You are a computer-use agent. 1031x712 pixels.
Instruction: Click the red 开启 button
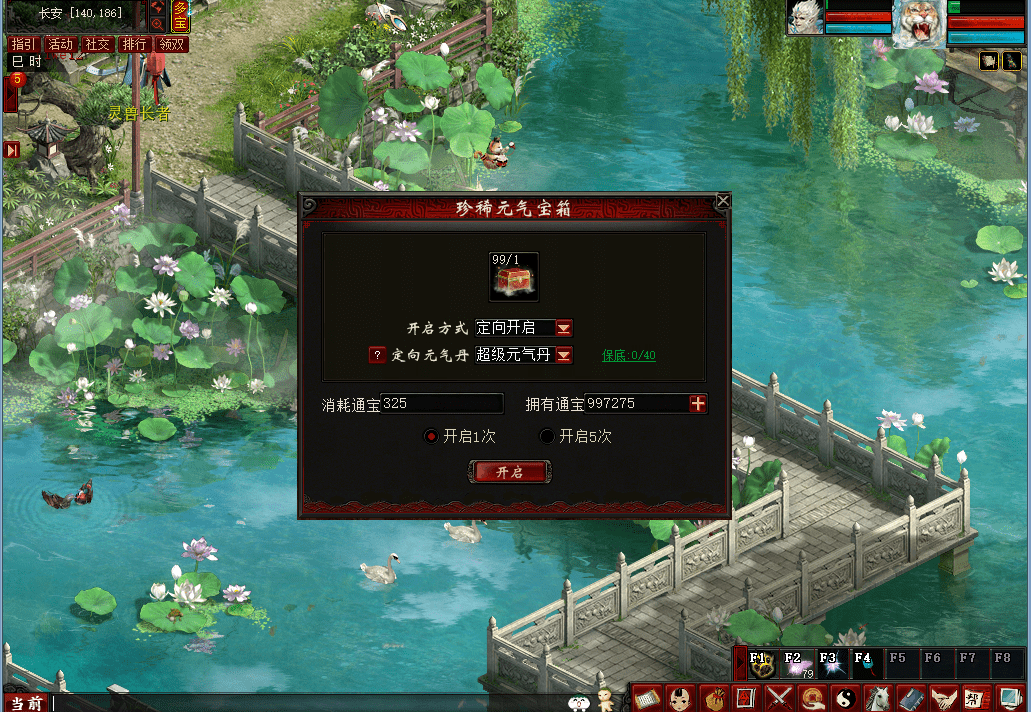[510, 472]
